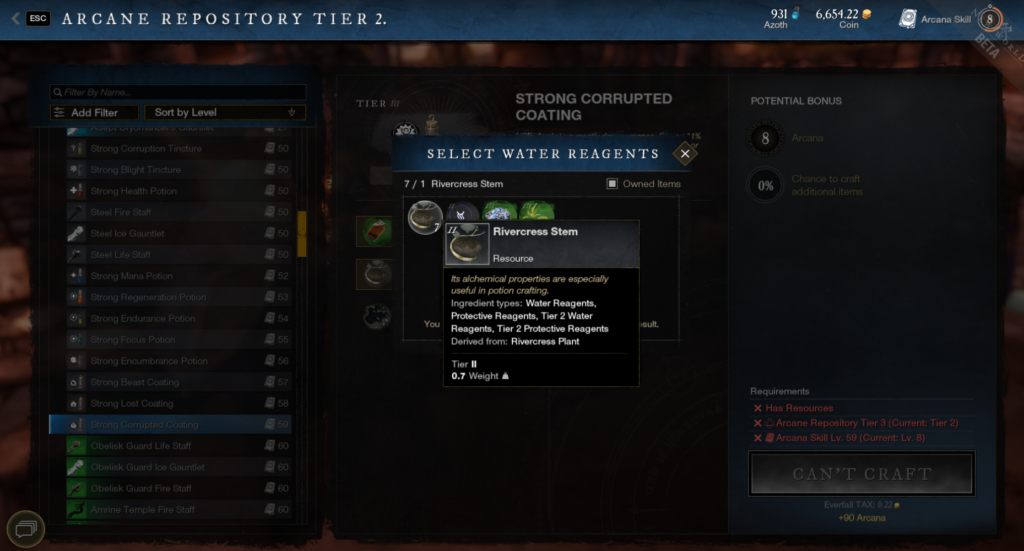This screenshot has height=551, width=1024.
Task: Open the Add Filter options
Action: click(86, 113)
